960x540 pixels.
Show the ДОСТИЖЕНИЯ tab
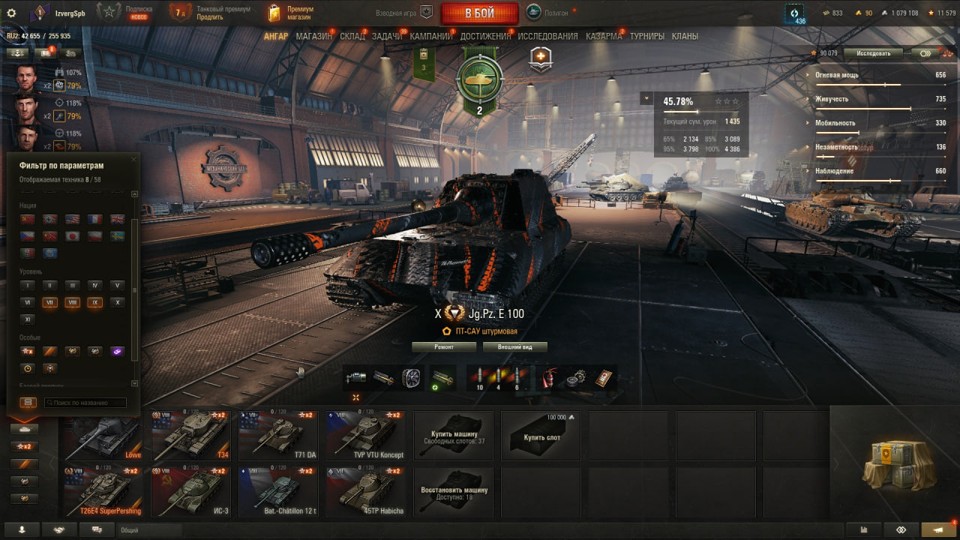[x=486, y=36]
